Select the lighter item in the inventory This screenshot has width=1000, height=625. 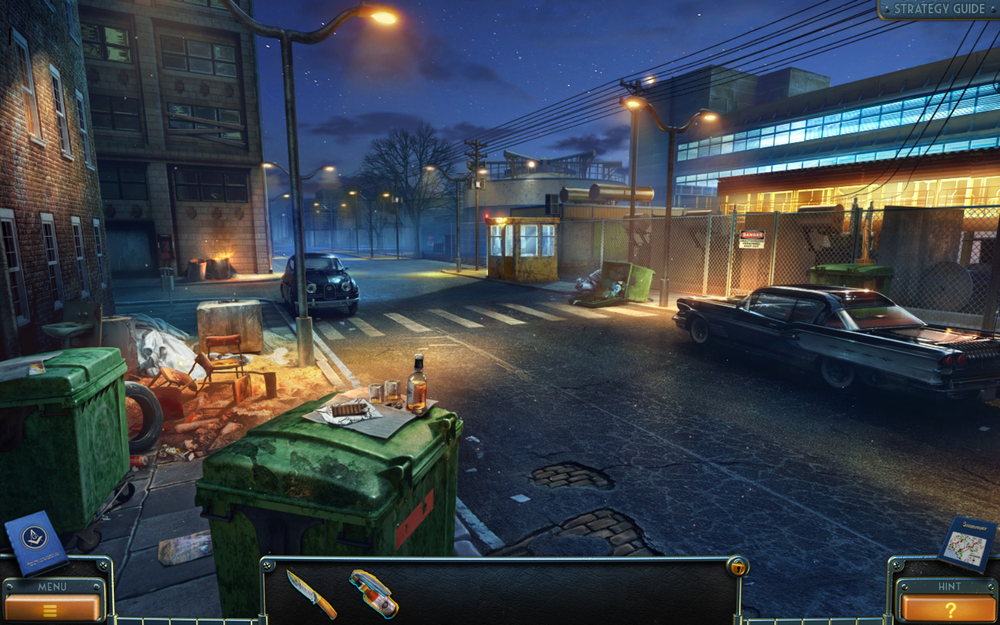click(x=374, y=592)
